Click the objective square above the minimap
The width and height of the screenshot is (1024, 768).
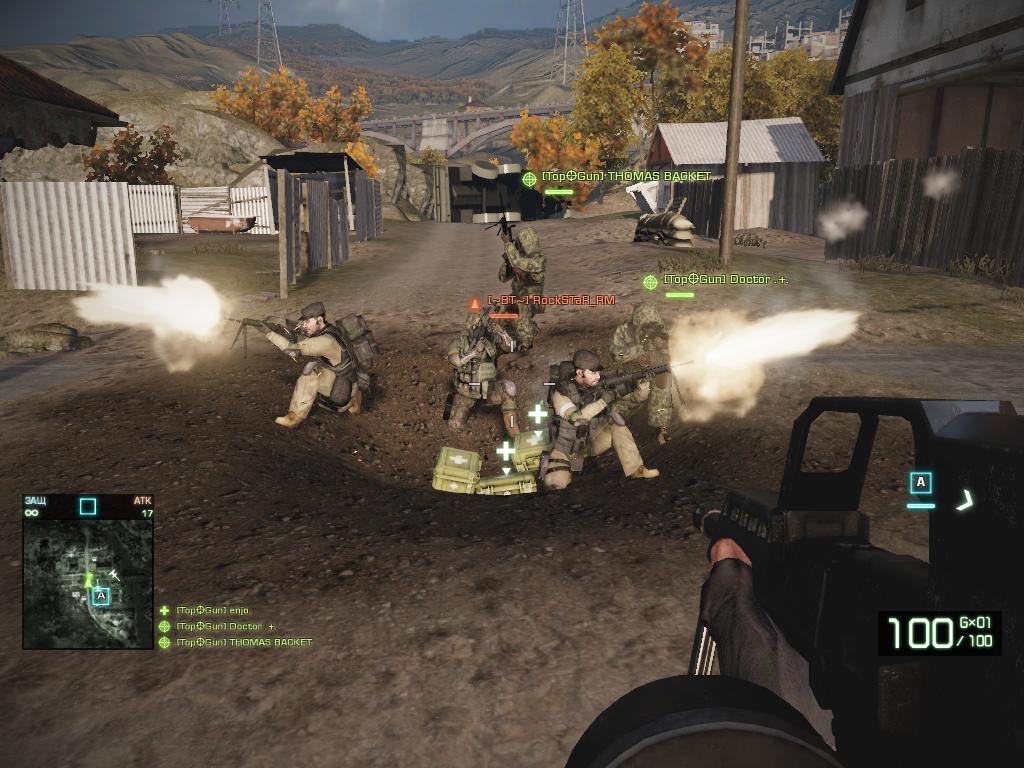(88, 506)
